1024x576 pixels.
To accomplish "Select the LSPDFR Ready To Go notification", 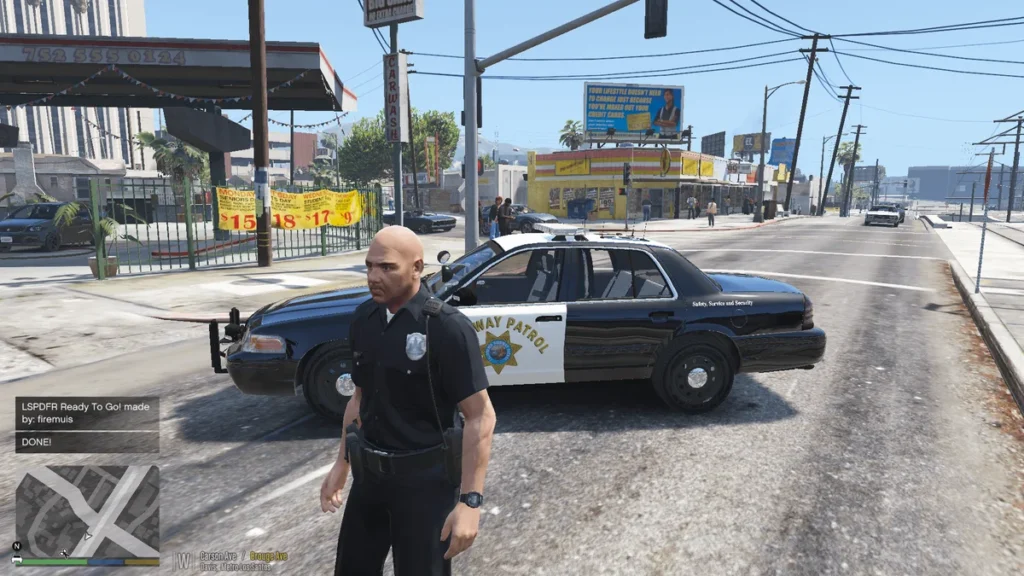I will click(87, 413).
